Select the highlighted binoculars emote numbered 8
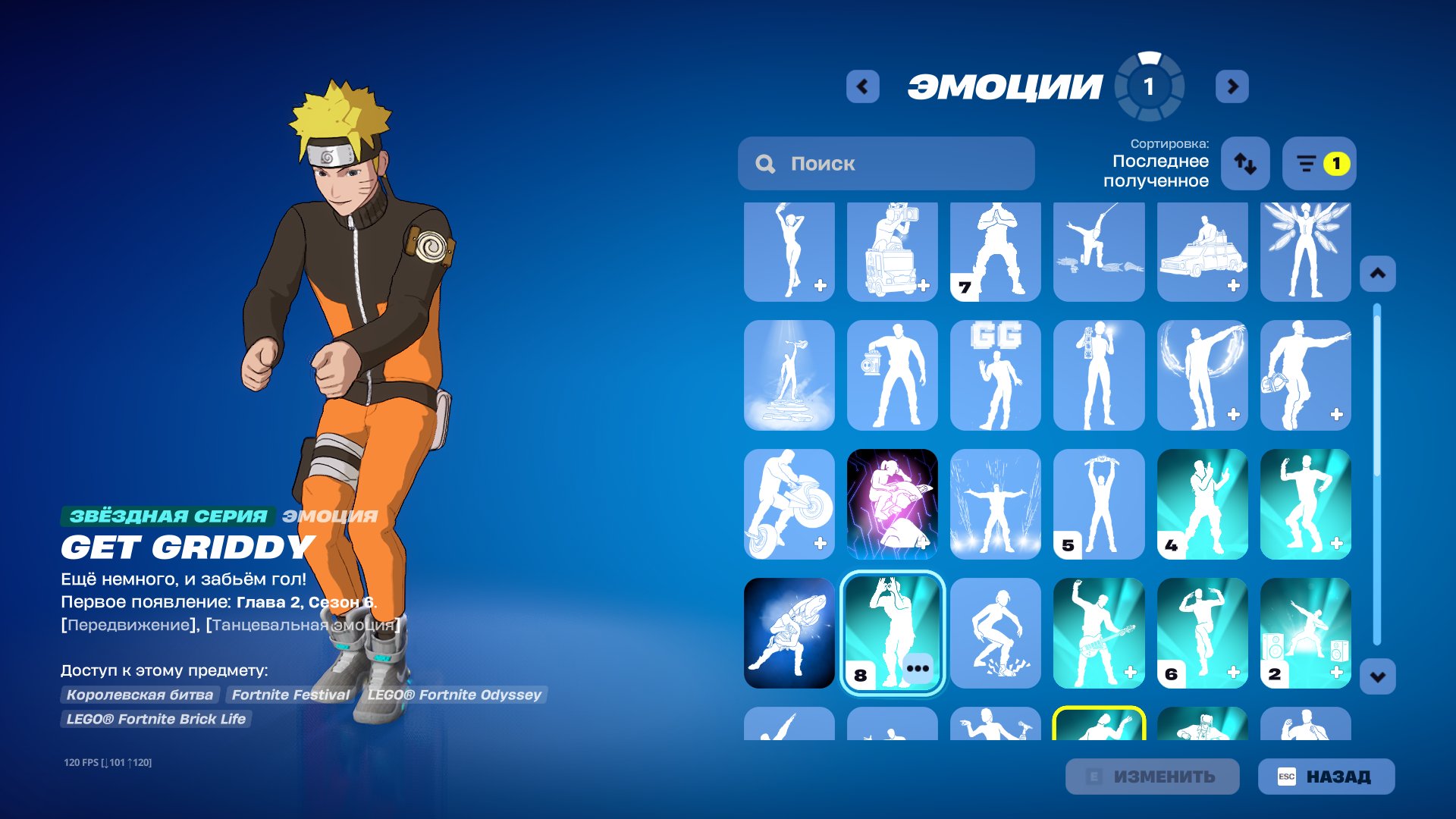Image resolution: width=1456 pixels, height=819 pixels. (x=892, y=632)
